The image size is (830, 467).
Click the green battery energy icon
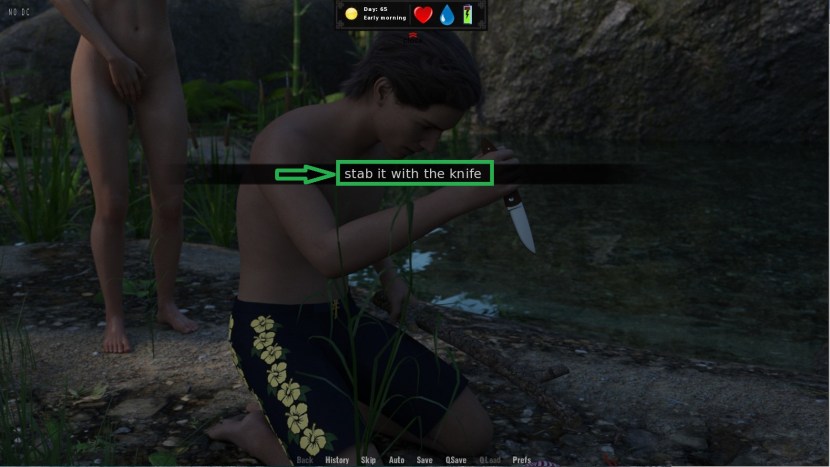(x=468, y=14)
